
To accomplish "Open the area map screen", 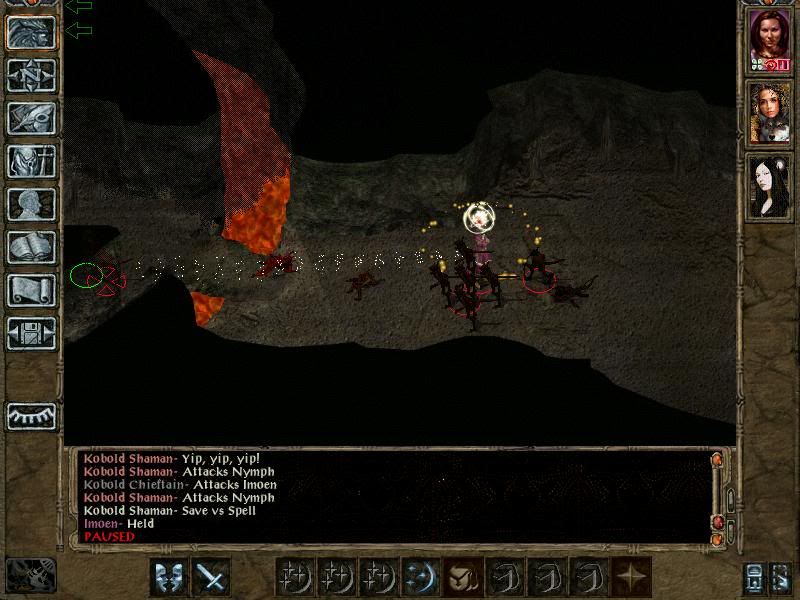I will 31,75.
